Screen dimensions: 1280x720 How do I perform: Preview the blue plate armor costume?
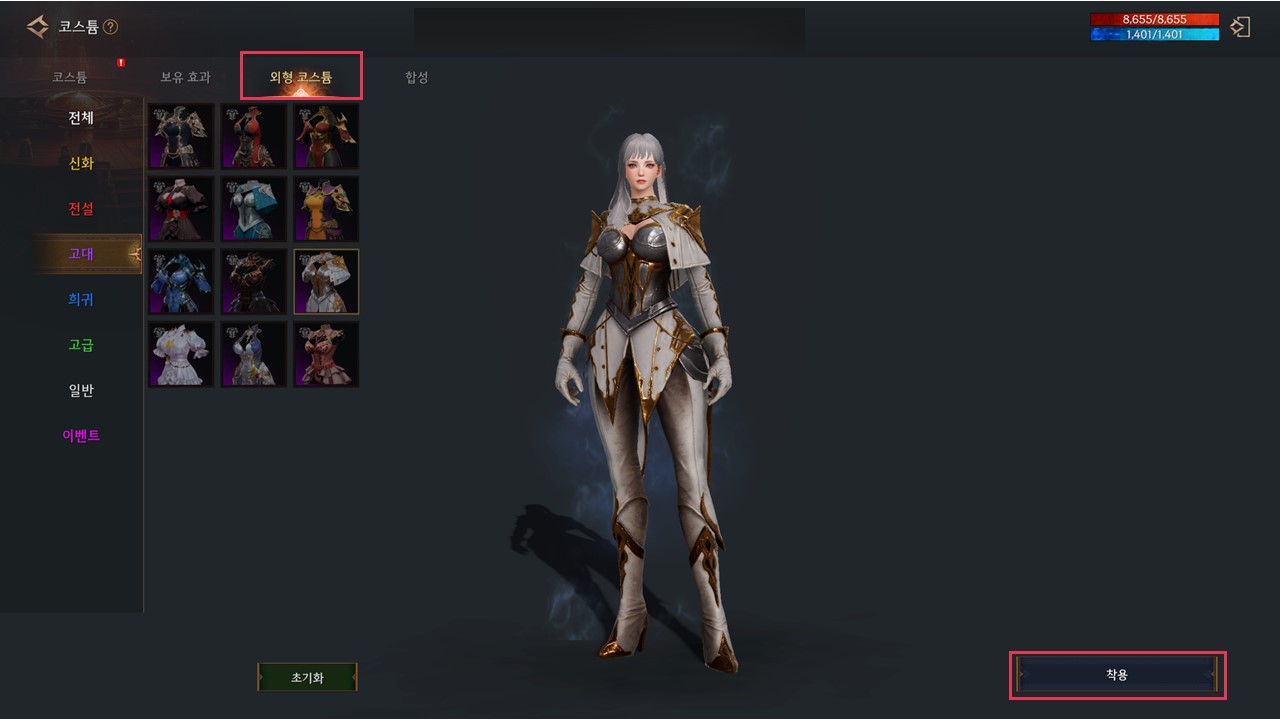pyautogui.click(x=181, y=281)
